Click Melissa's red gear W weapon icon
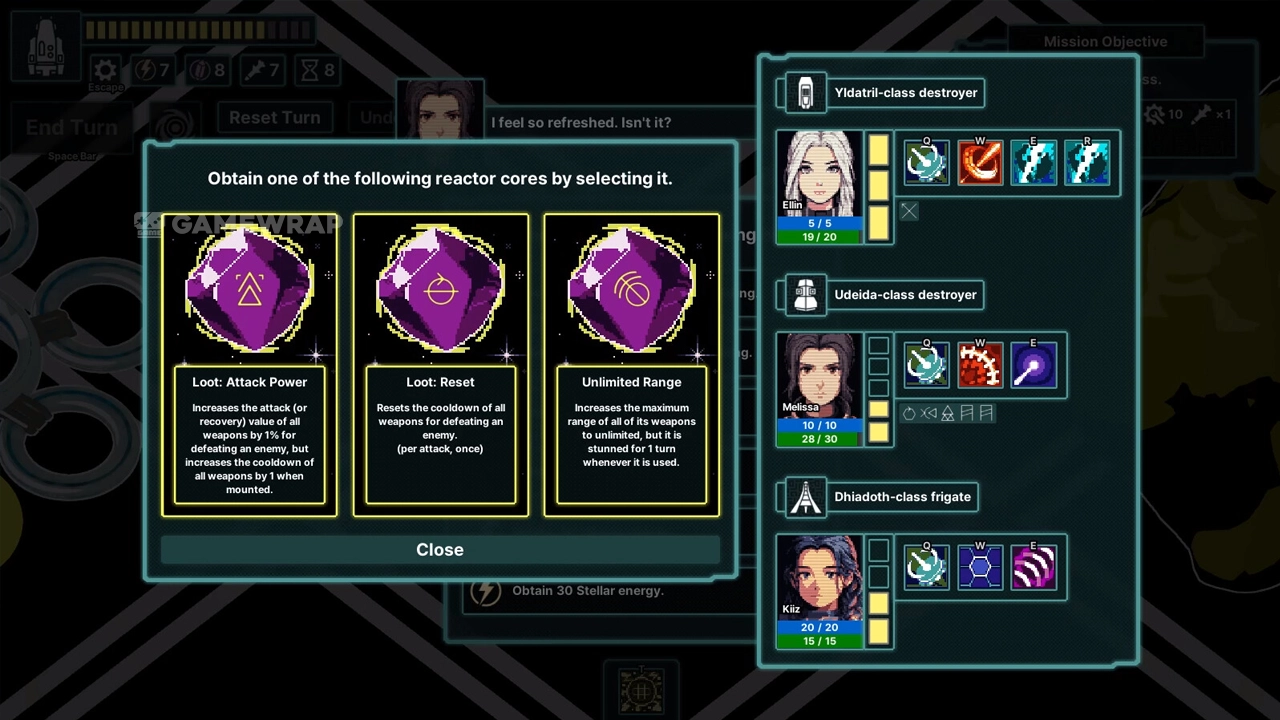Viewport: 1280px width, 720px height. coord(980,365)
